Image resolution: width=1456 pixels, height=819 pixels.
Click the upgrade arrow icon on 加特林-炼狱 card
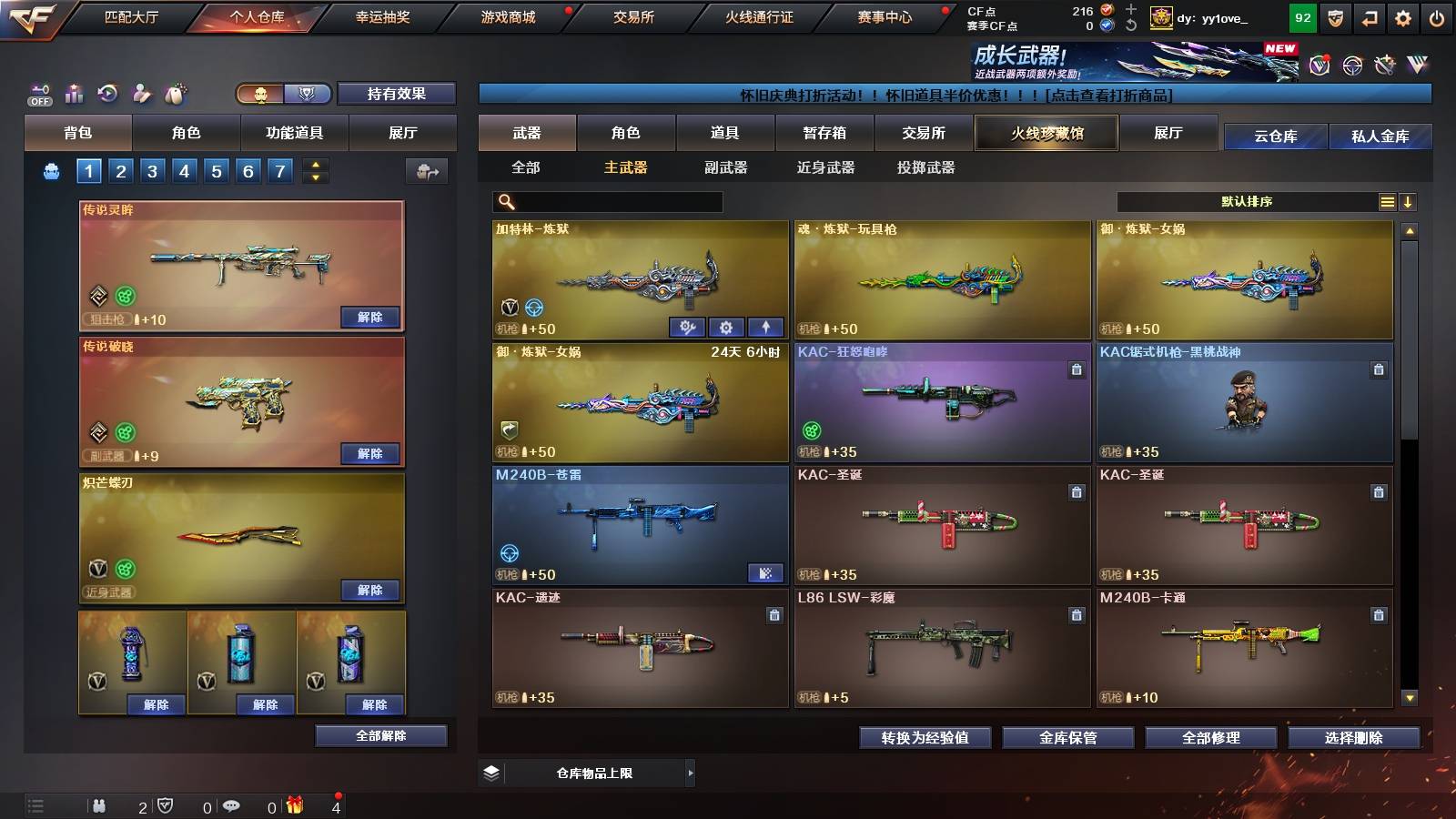(765, 326)
